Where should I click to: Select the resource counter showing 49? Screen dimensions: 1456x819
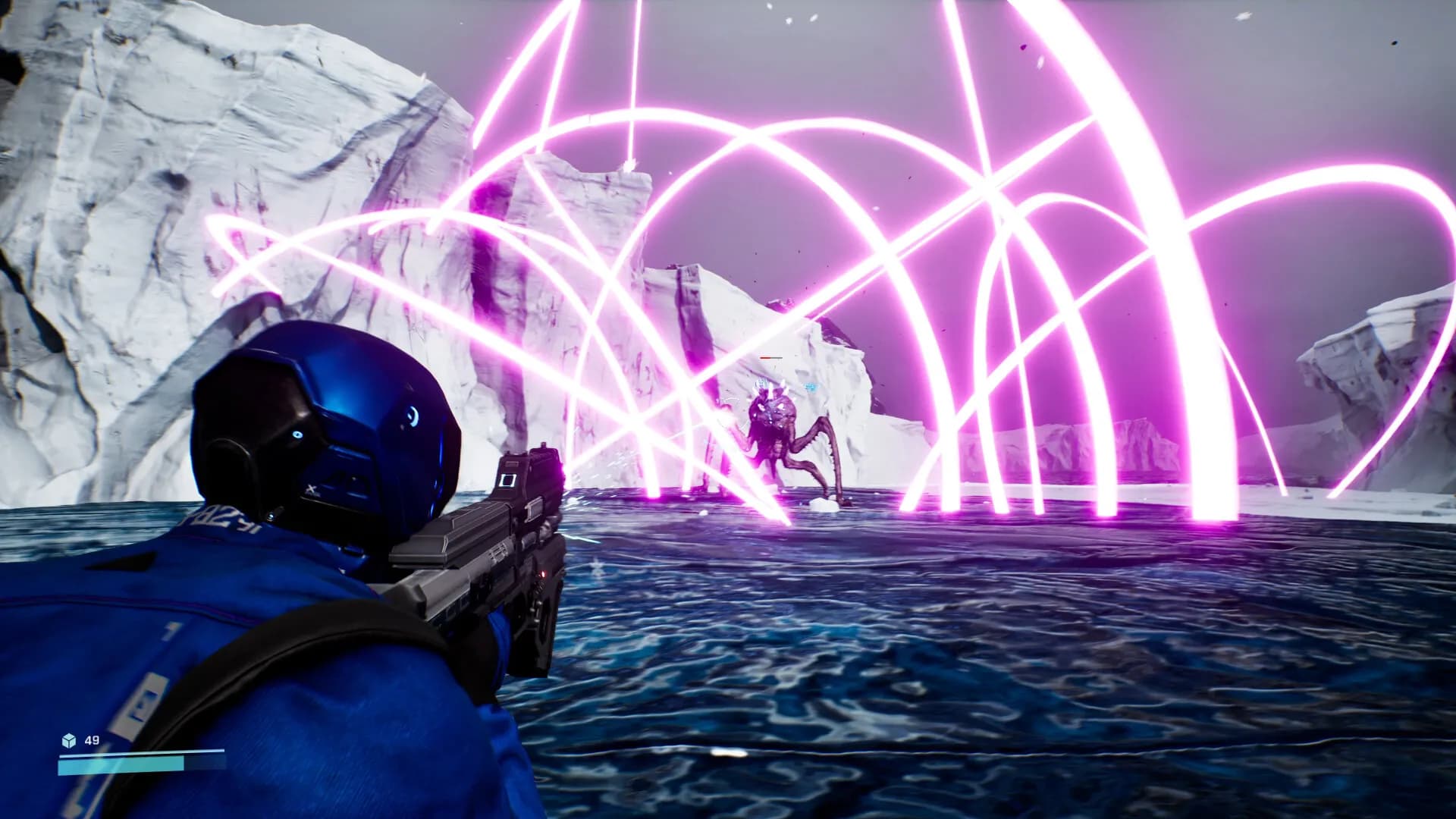(91, 741)
